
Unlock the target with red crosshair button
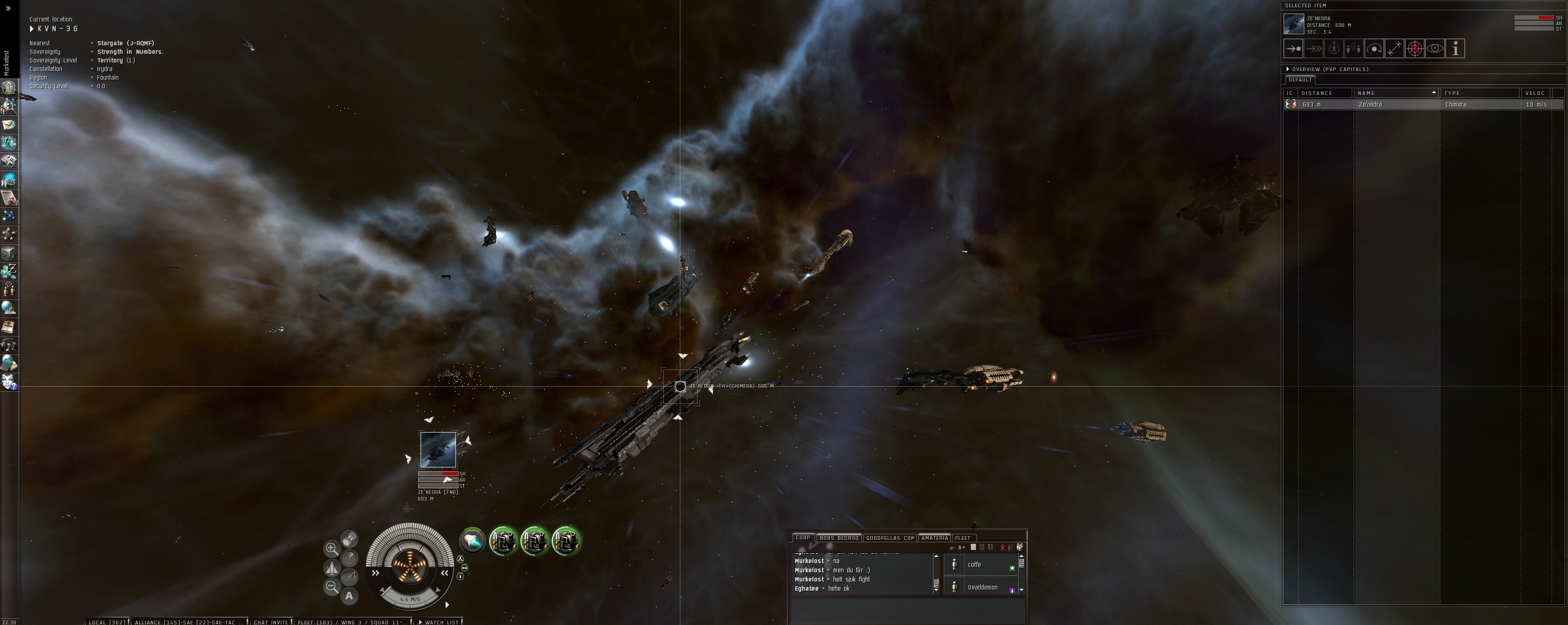[x=1414, y=49]
